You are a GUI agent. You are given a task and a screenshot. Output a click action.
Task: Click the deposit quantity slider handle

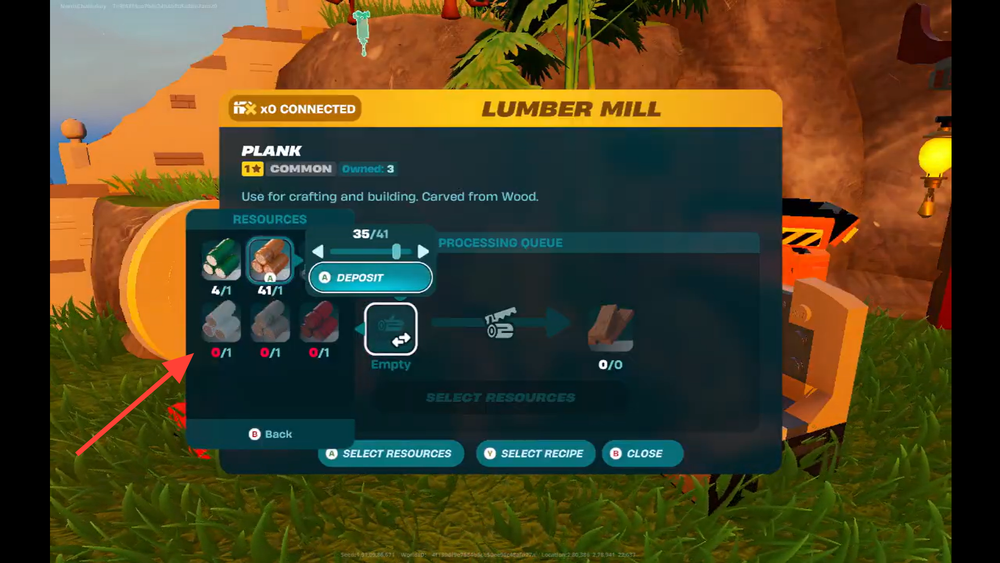(397, 252)
